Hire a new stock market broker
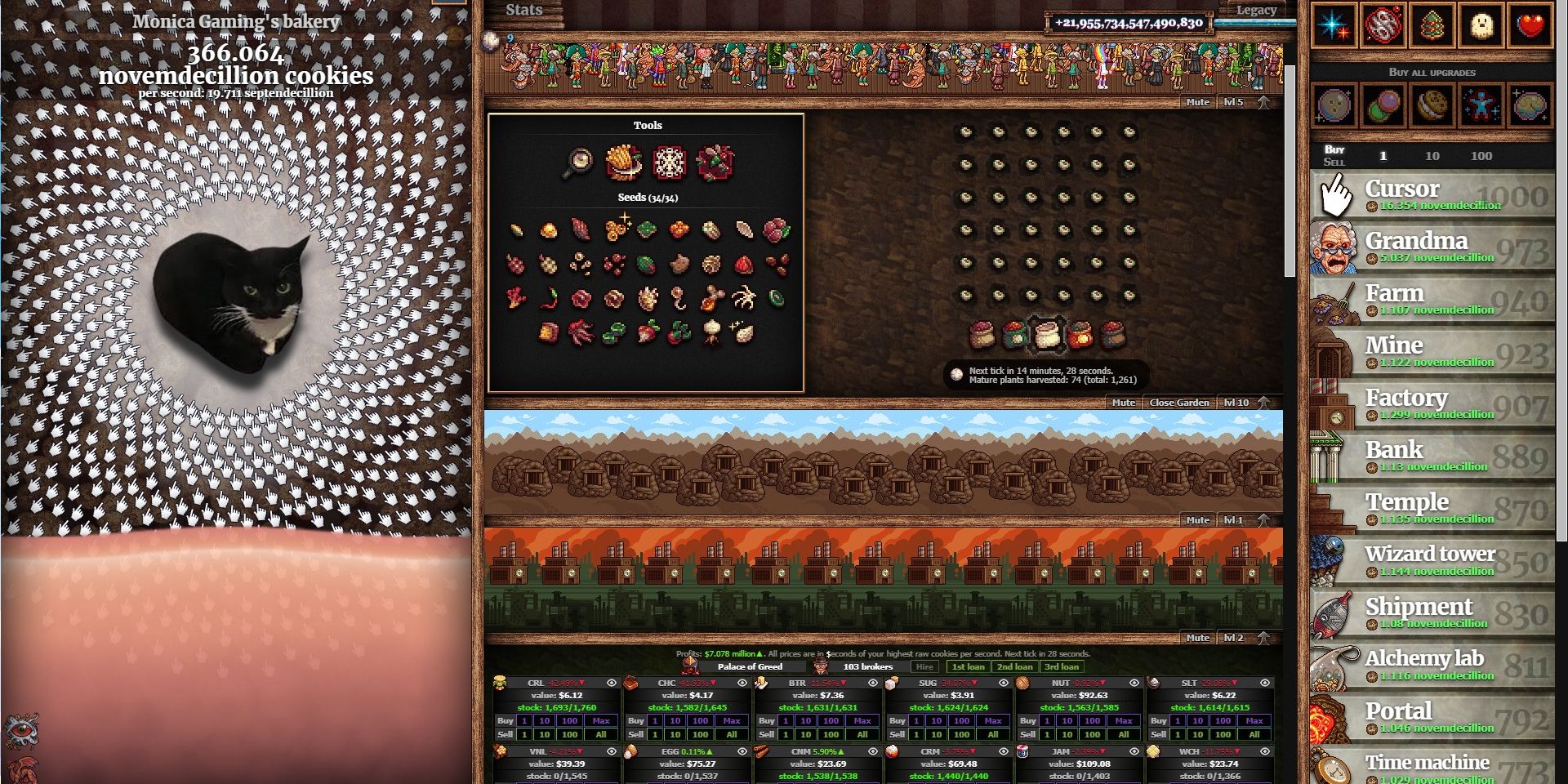 (x=925, y=666)
